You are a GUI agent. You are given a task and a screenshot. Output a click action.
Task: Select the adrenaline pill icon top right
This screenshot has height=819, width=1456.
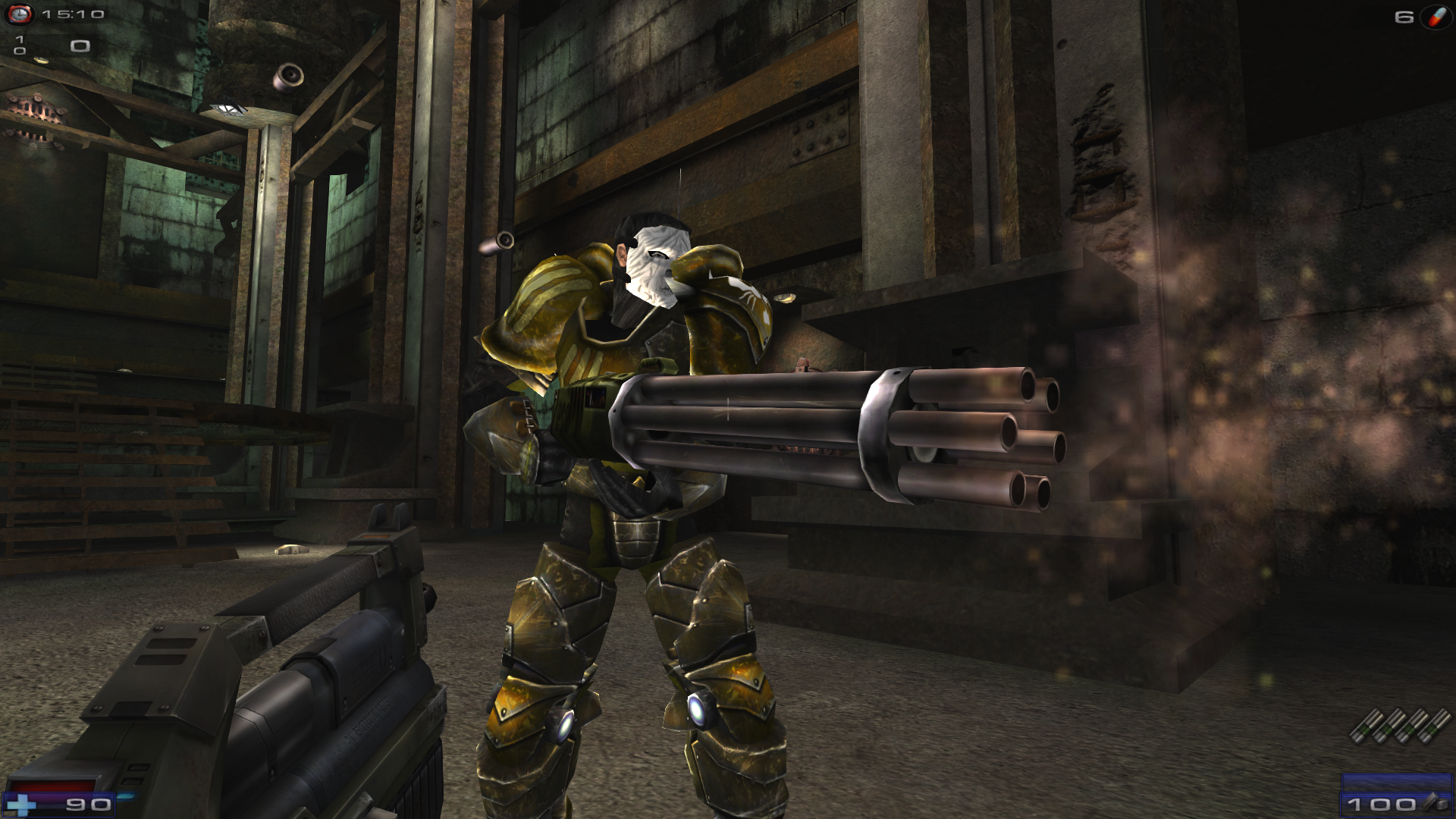pyautogui.click(x=1436, y=19)
